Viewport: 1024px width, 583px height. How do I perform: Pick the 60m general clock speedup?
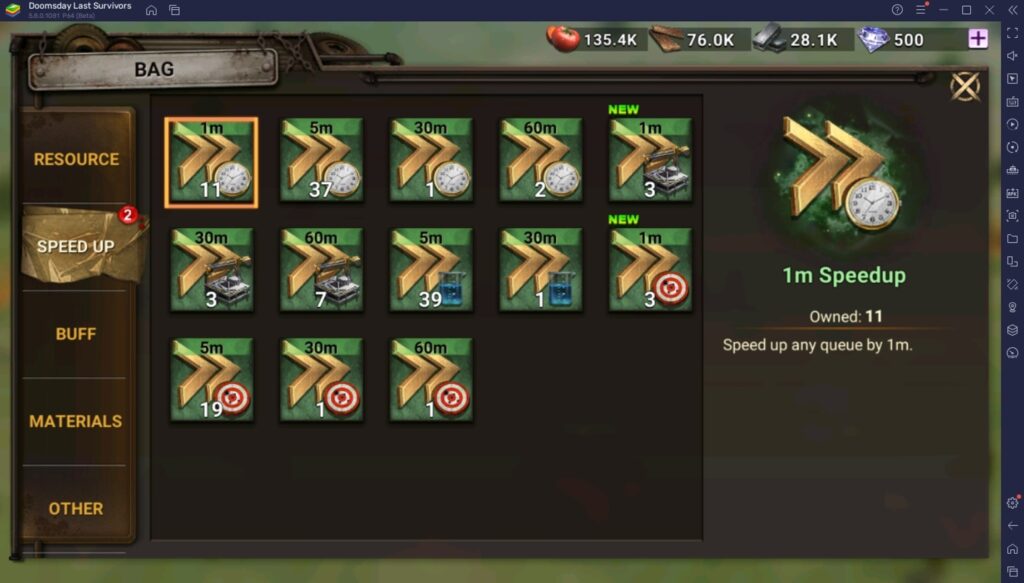pyautogui.click(x=541, y=161)
